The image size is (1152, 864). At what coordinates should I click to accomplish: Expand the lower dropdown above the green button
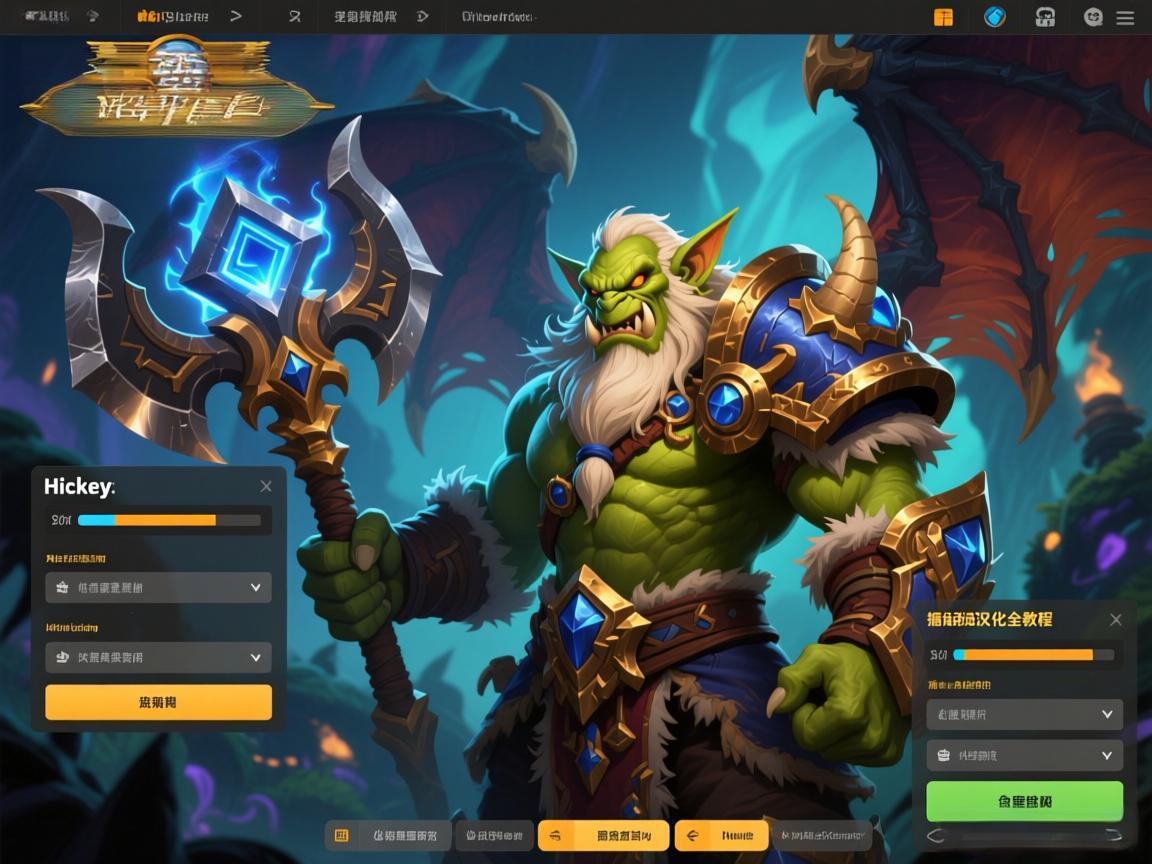point(1024,755)
